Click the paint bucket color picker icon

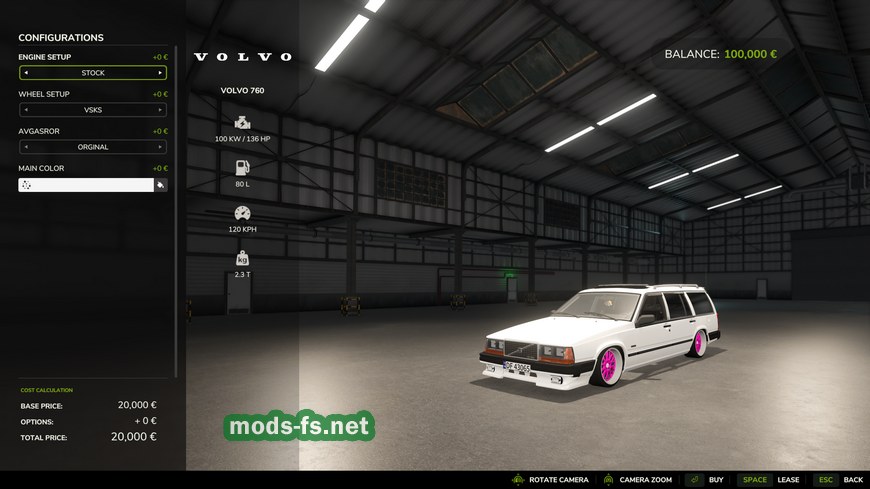pos(160,185)
